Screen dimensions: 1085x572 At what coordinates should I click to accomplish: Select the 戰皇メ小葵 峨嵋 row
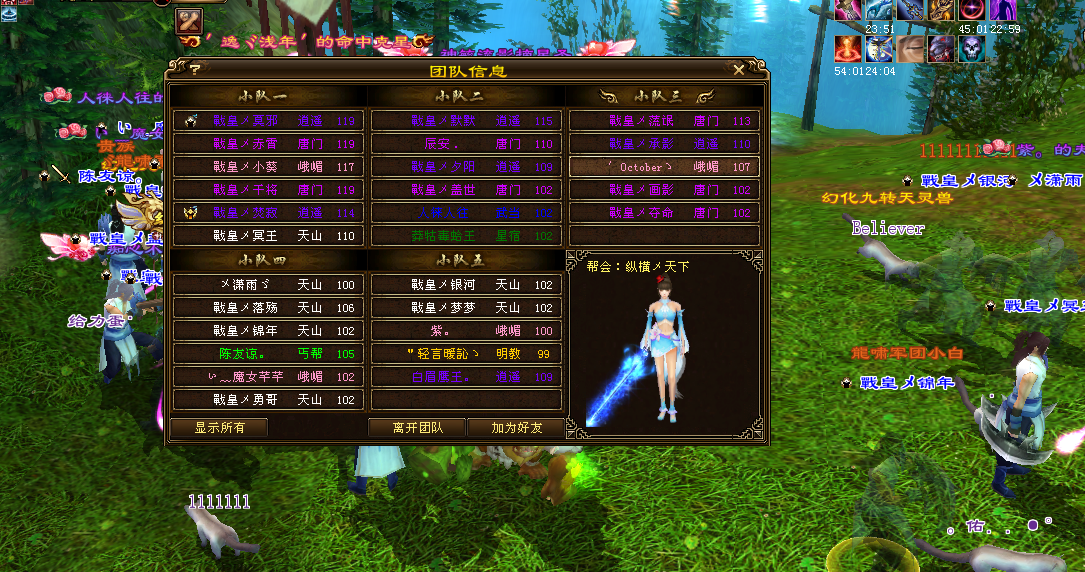pos(268,167)
